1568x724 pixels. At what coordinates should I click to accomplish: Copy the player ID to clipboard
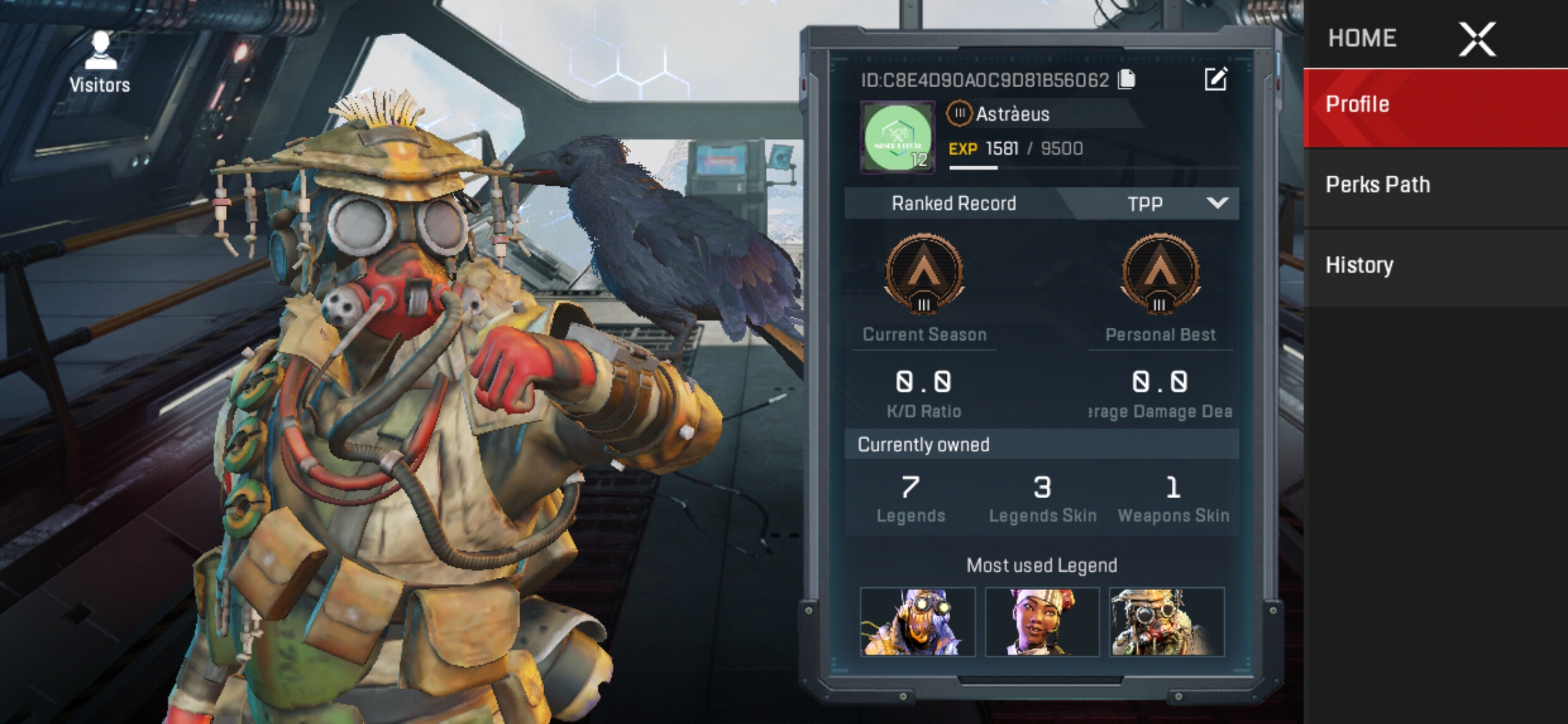pyautogui.click(x=1127, y=80)
